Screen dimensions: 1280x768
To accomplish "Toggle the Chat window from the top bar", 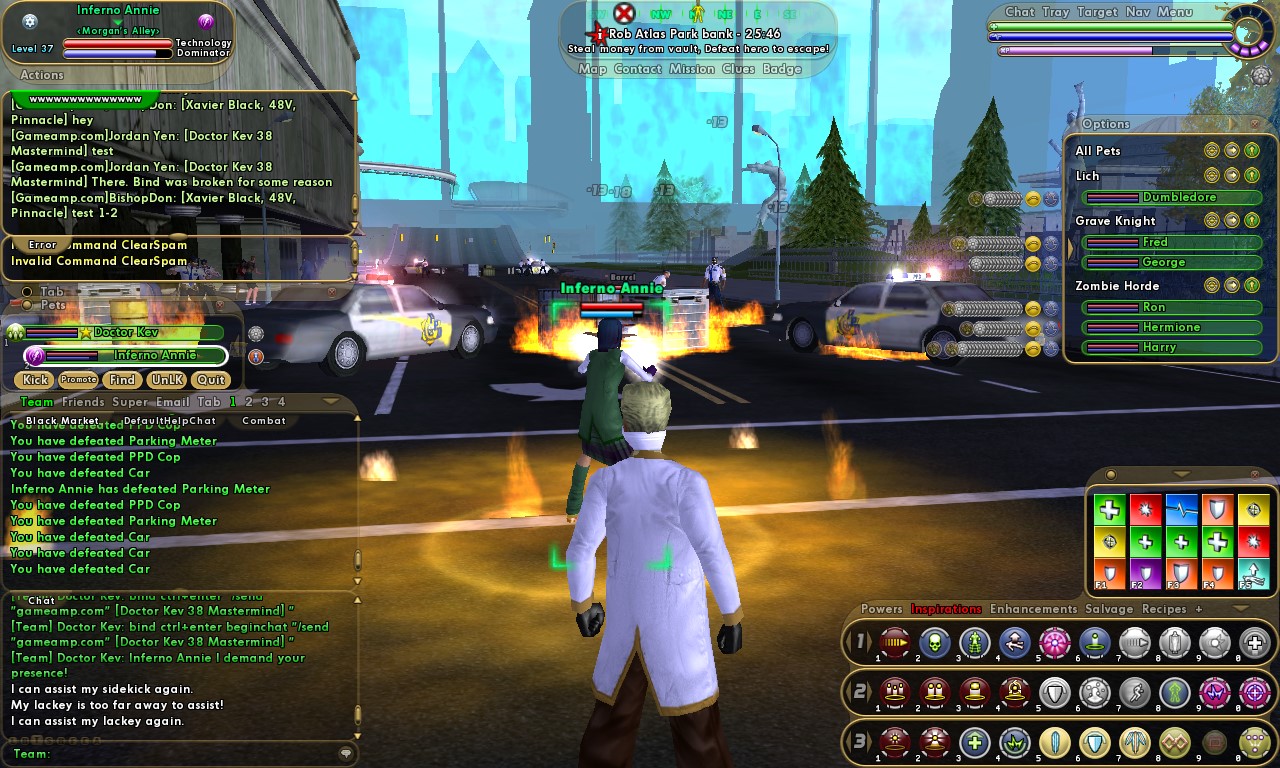I will pos(1019,12).
